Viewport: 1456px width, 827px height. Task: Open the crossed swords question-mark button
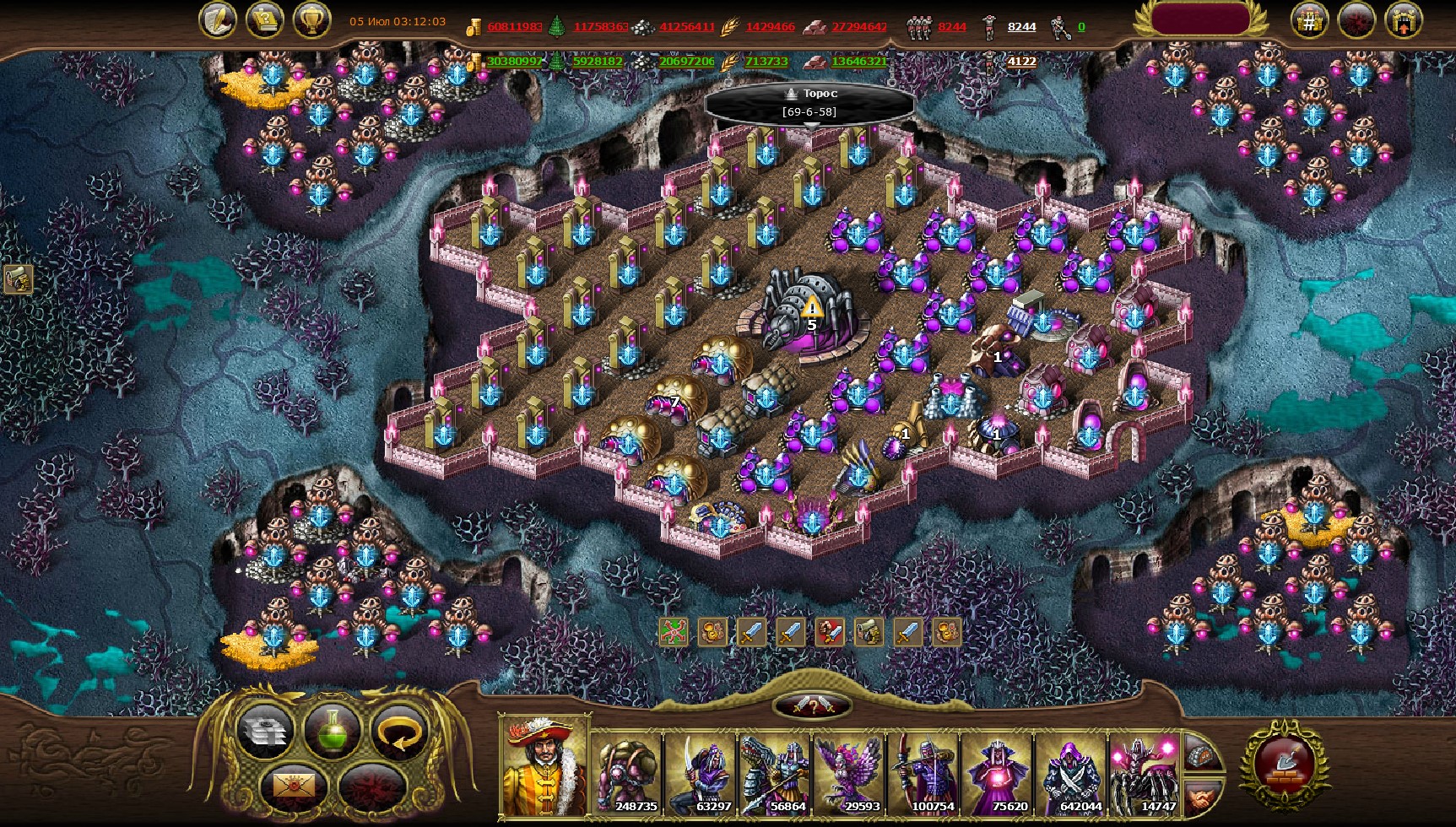coord(812,706)
